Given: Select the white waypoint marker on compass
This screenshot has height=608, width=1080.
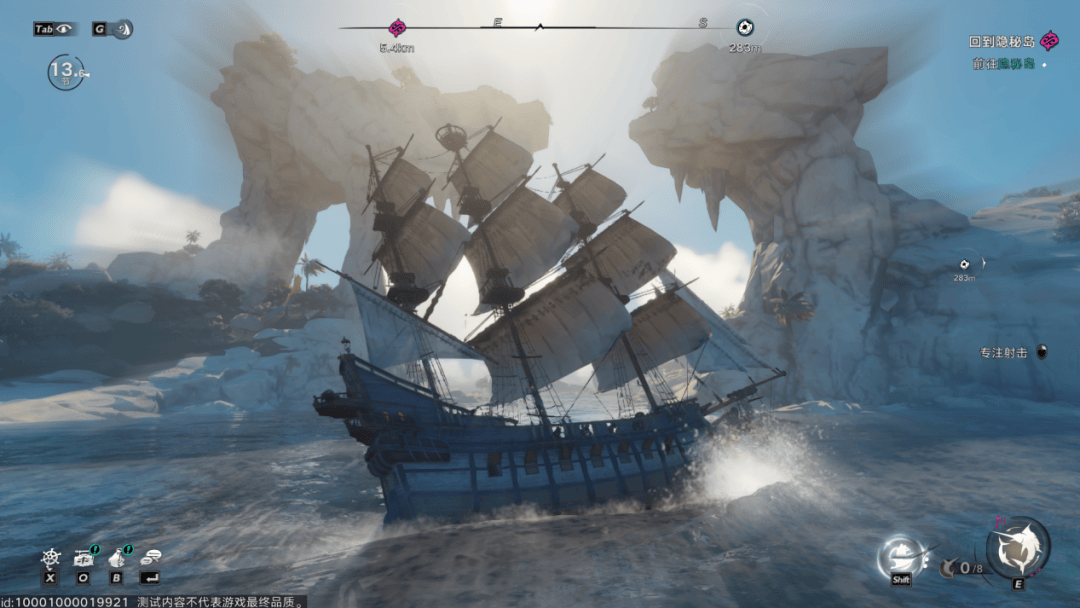Looking at the screenshot, I should click(744, 27).
